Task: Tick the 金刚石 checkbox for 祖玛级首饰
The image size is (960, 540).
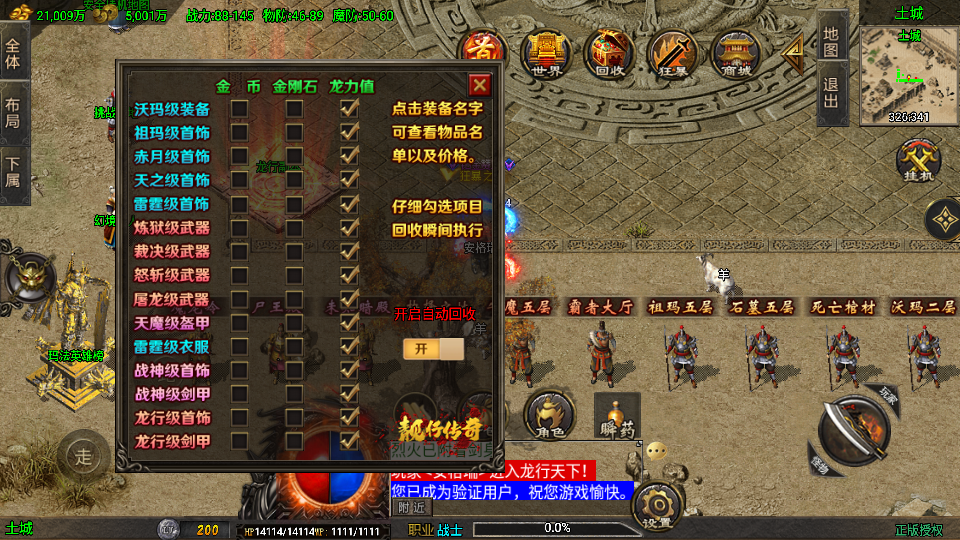Action: click(x=294, y=132)
